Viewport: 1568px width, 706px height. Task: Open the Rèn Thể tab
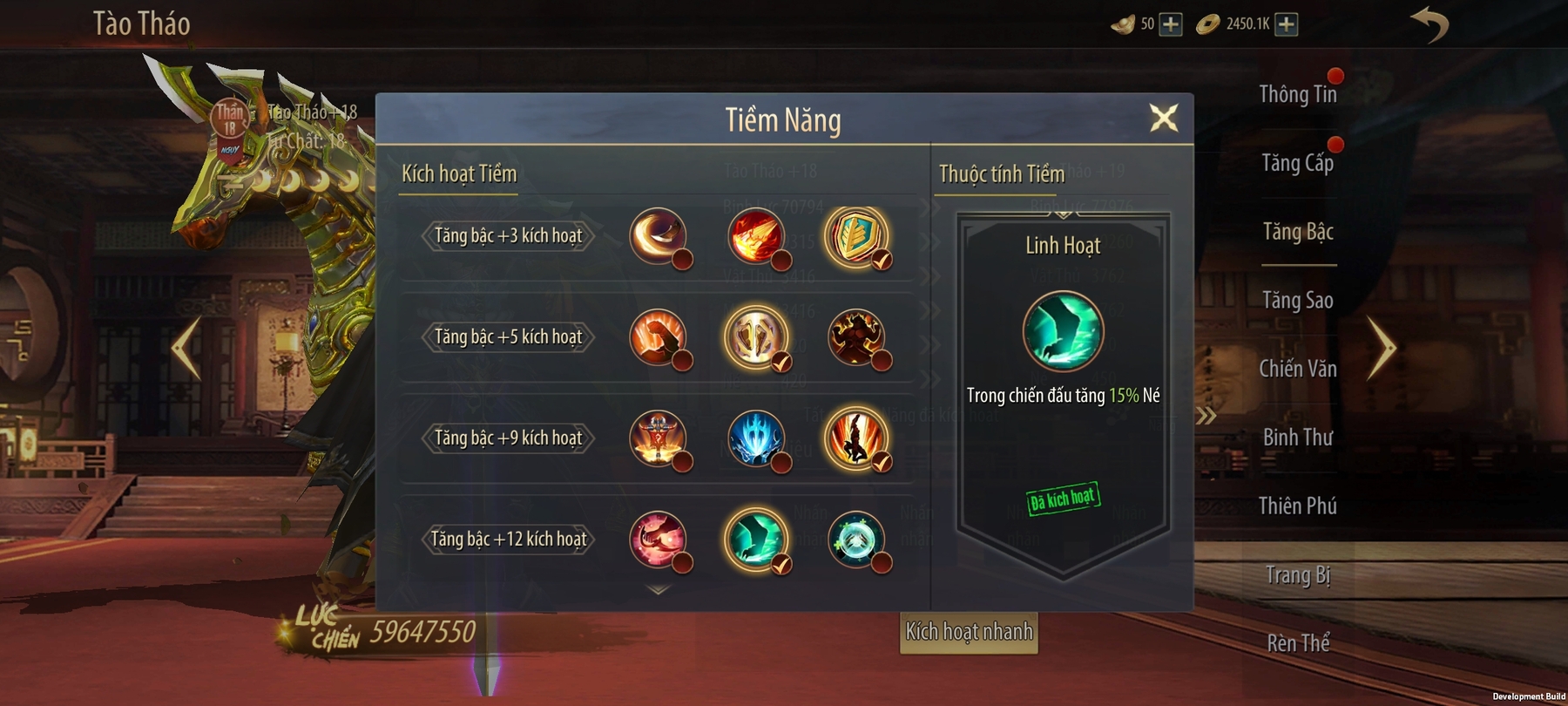(x=1297, y=643)
